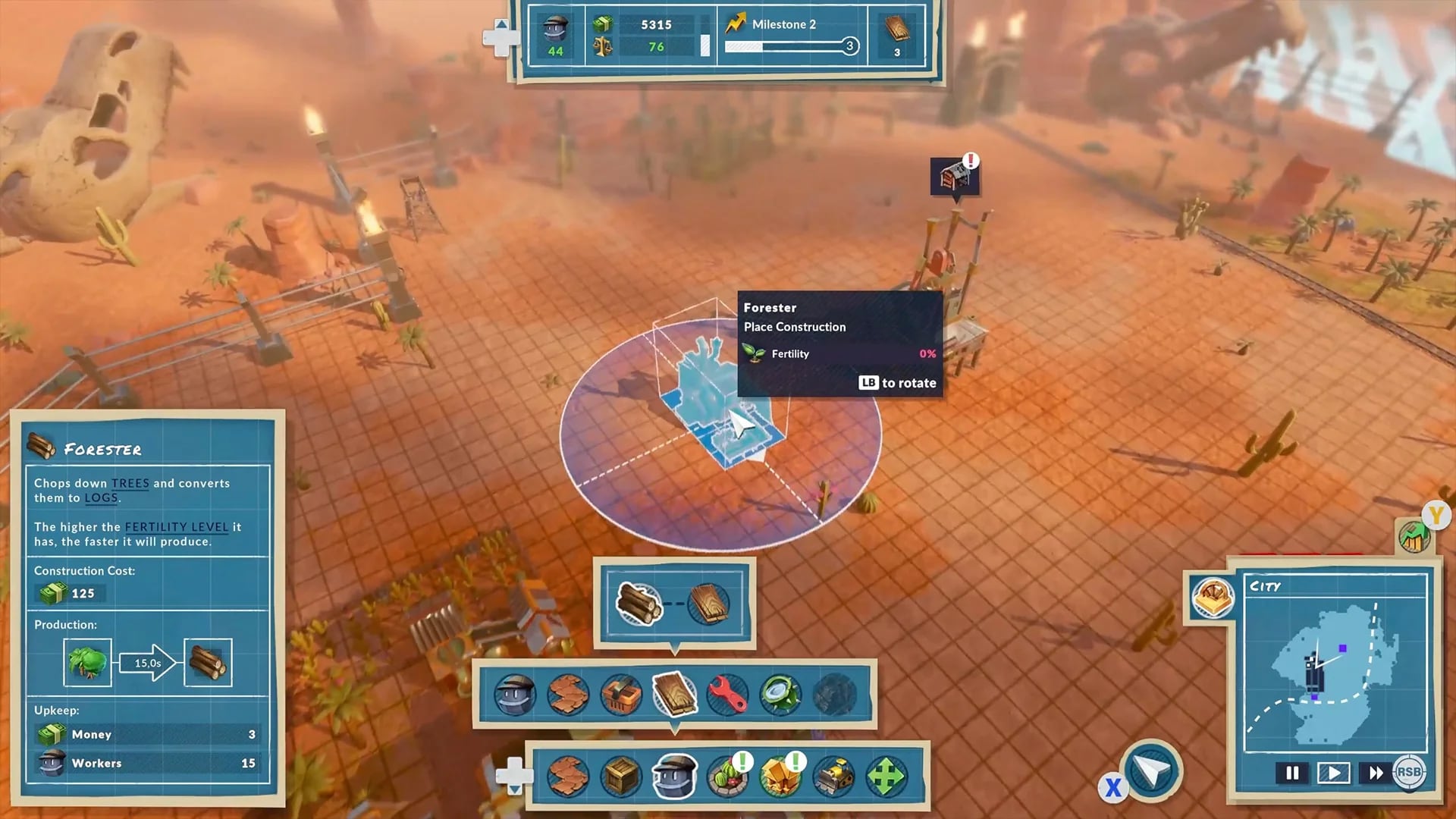Click the building alert marker with exclamation
The height and width of the screenshot is (819, 1456).
955,177
